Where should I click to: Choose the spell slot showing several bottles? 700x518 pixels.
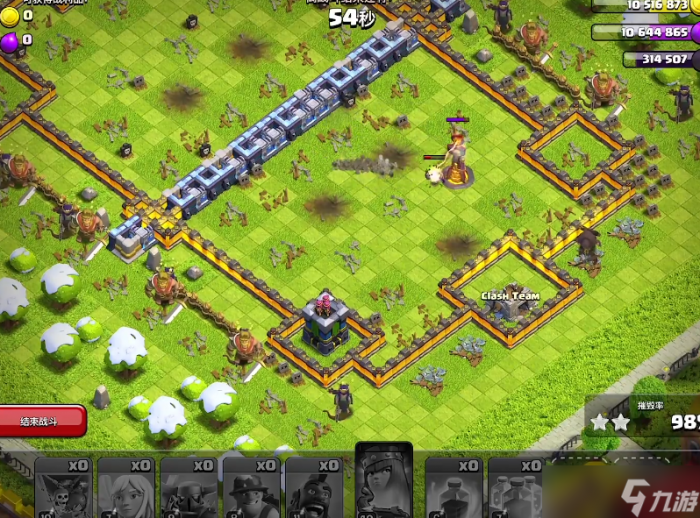[x=517, y=490]
